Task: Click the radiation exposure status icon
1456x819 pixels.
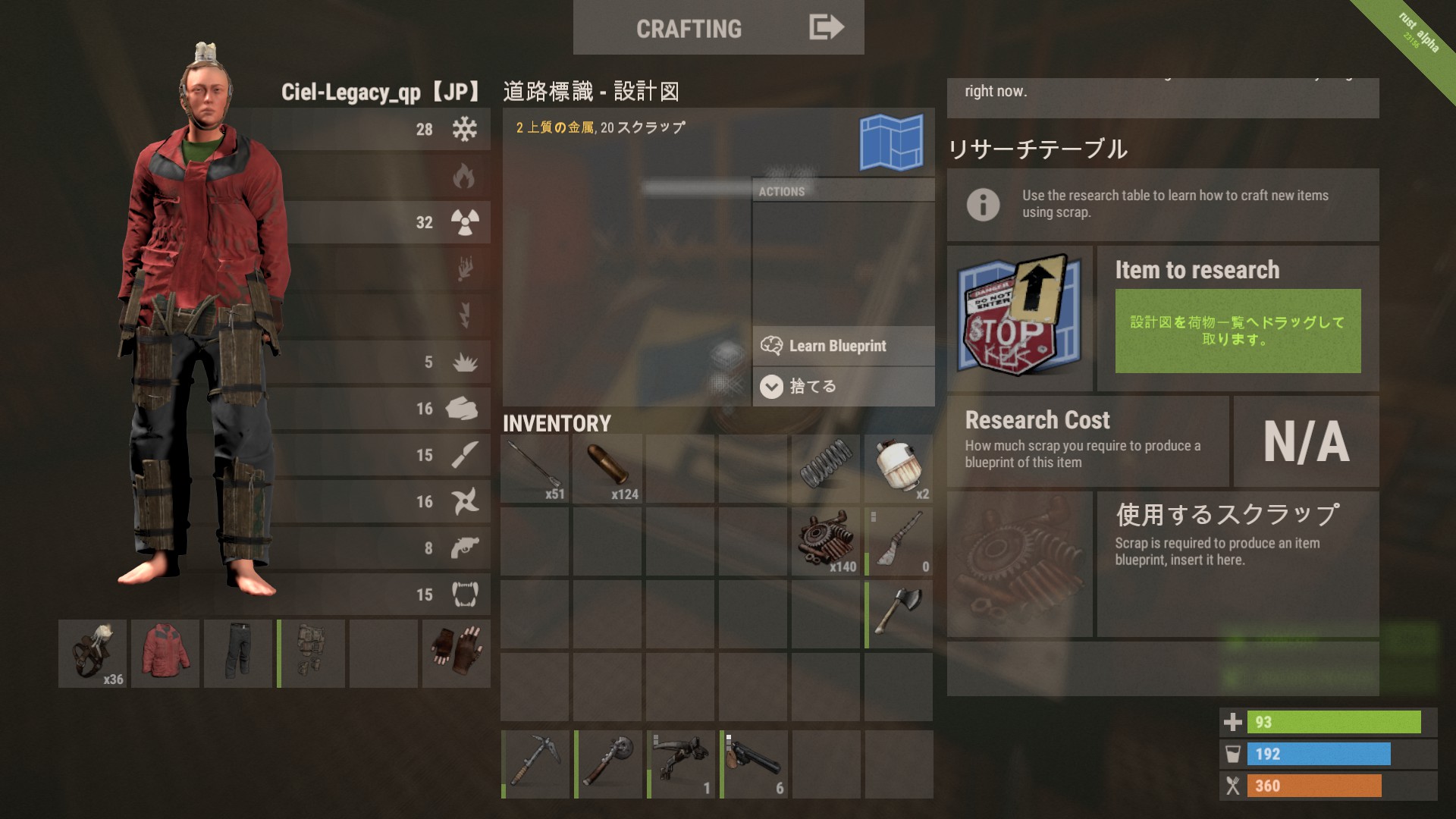Action: 466,222
